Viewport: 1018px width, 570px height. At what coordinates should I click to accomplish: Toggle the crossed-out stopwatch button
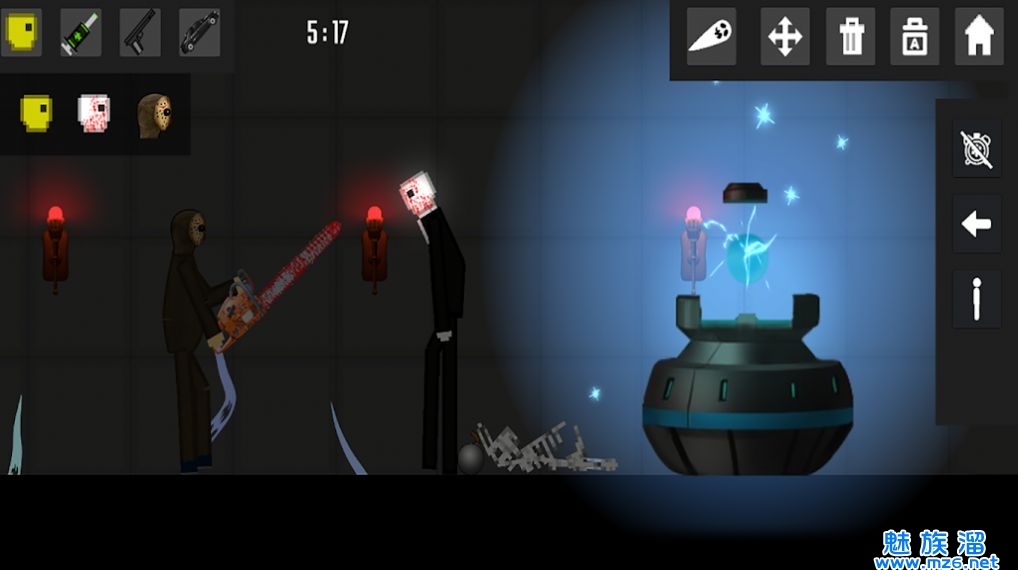click(x=977, y=149)
